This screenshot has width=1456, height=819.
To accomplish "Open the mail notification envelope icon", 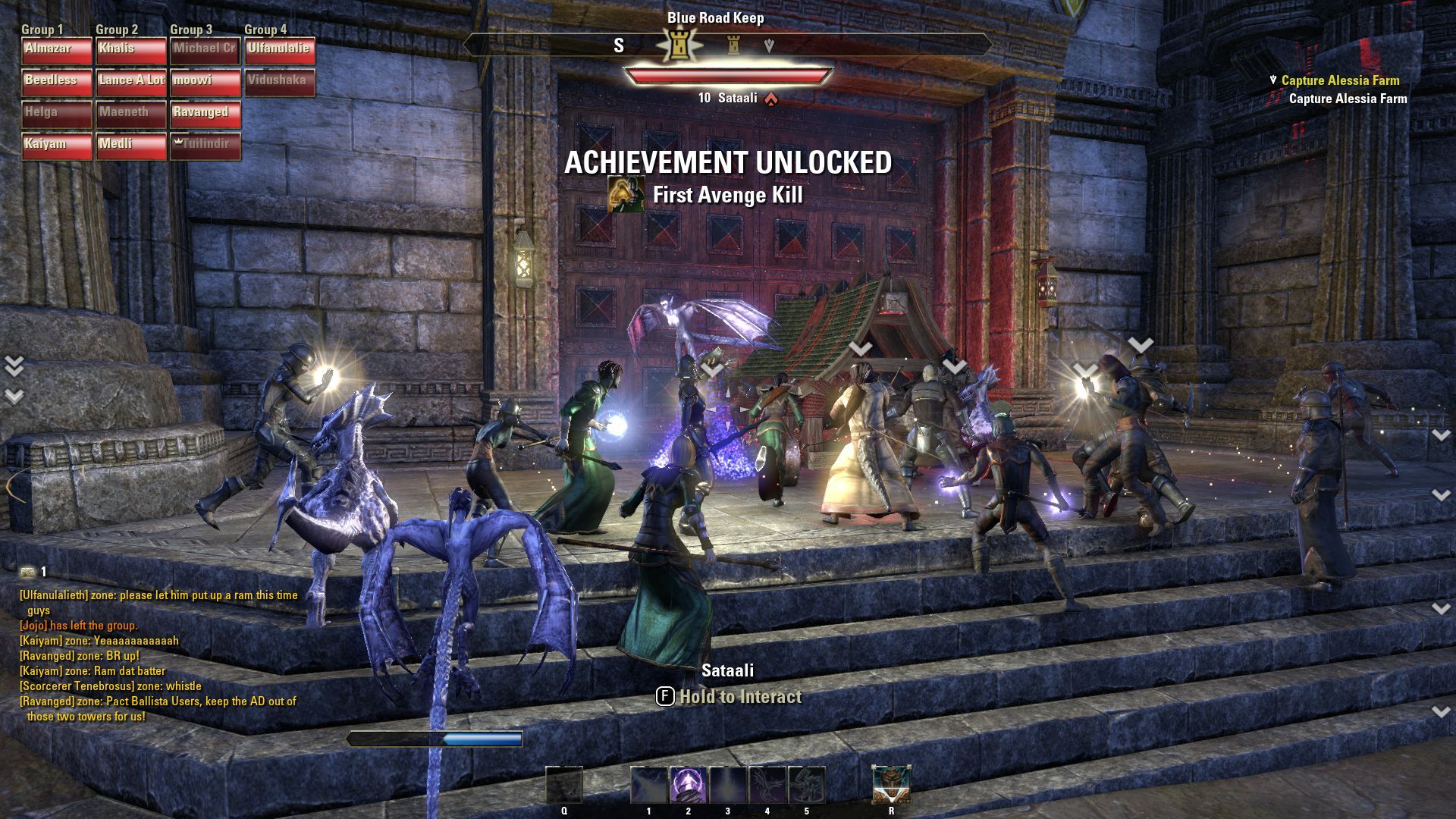I will [28, 573].
